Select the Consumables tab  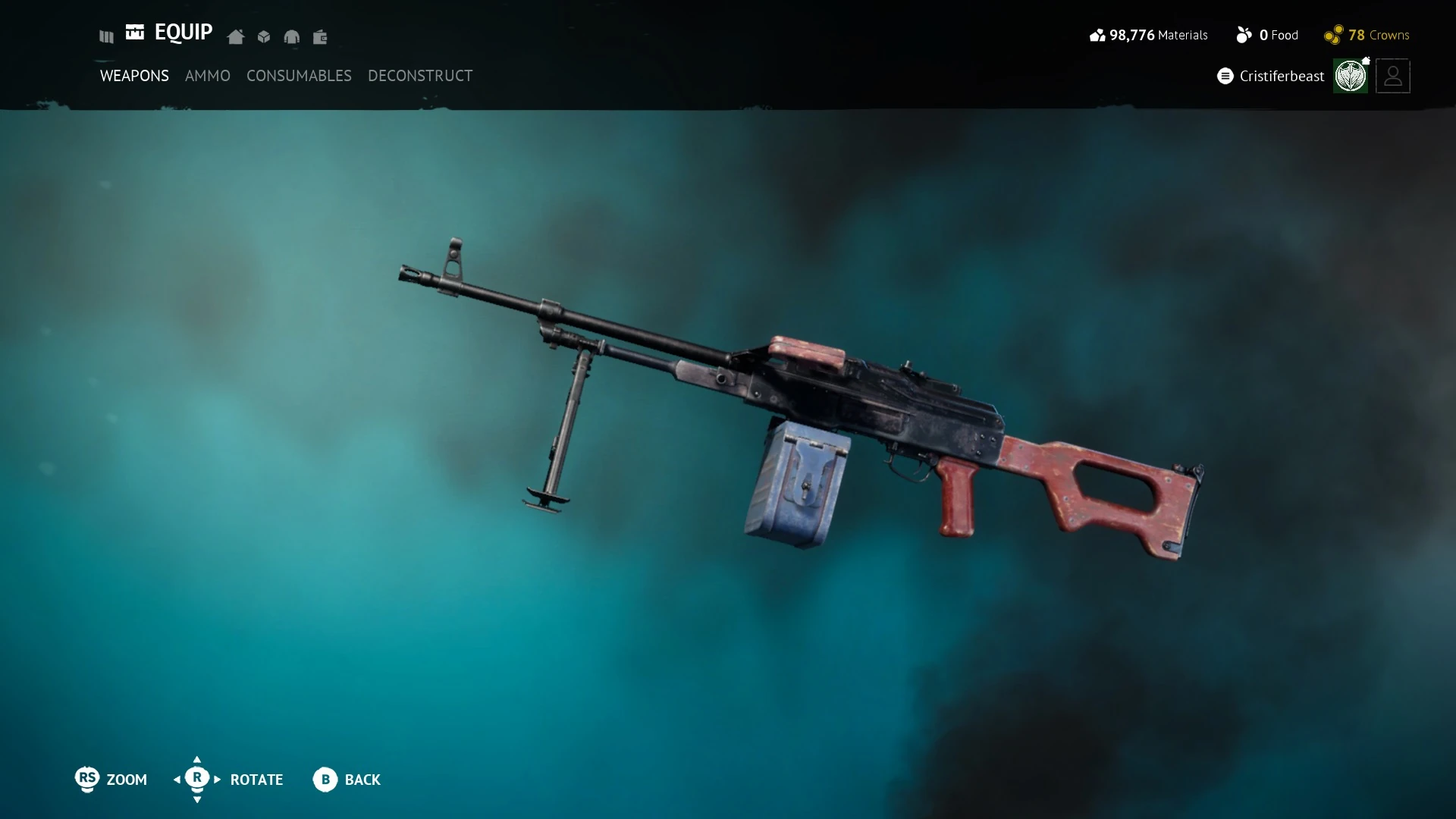coord(299,76)
